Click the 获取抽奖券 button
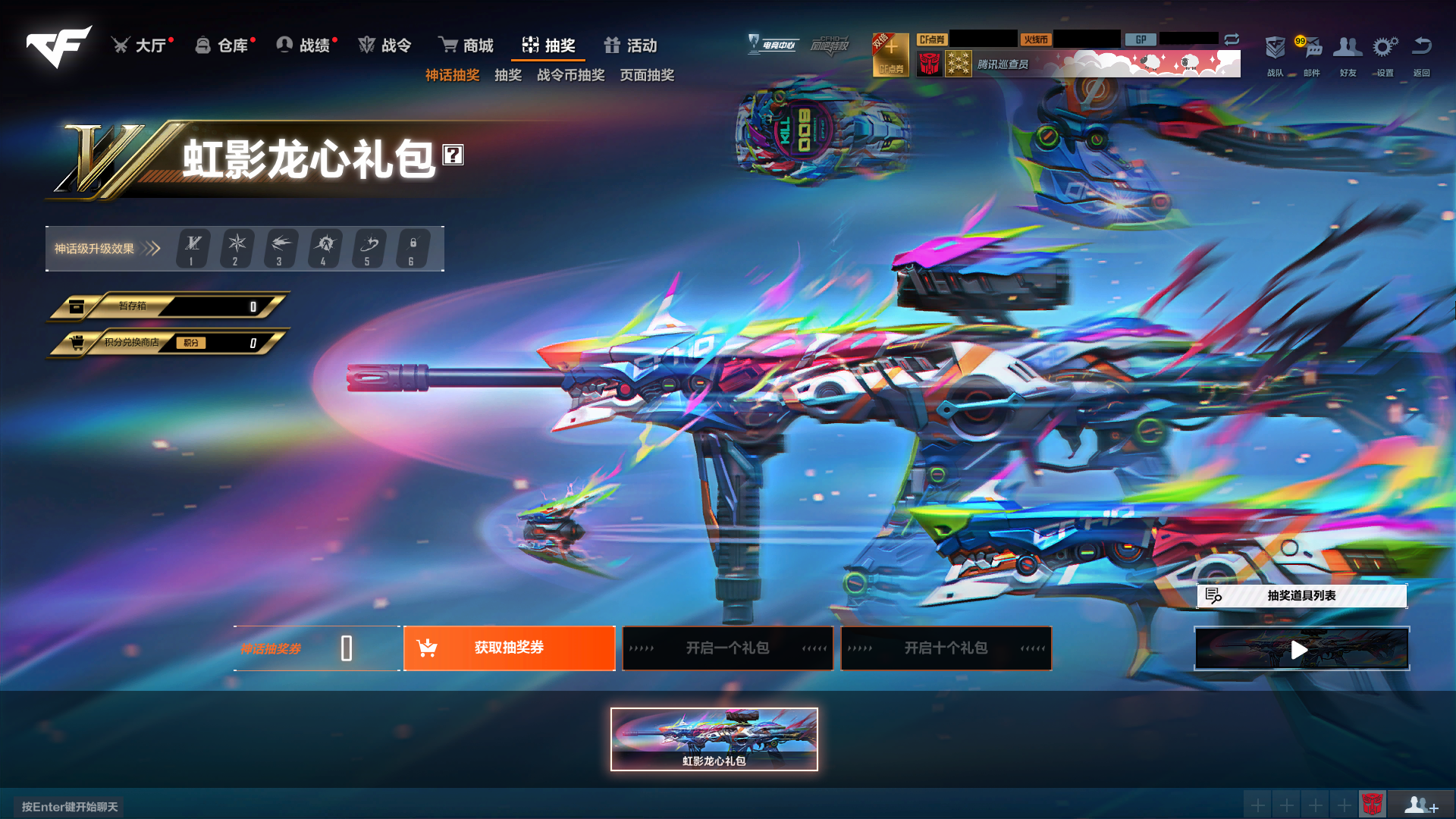The width and height of the screenshot is (1456, 819). point(509,648)
